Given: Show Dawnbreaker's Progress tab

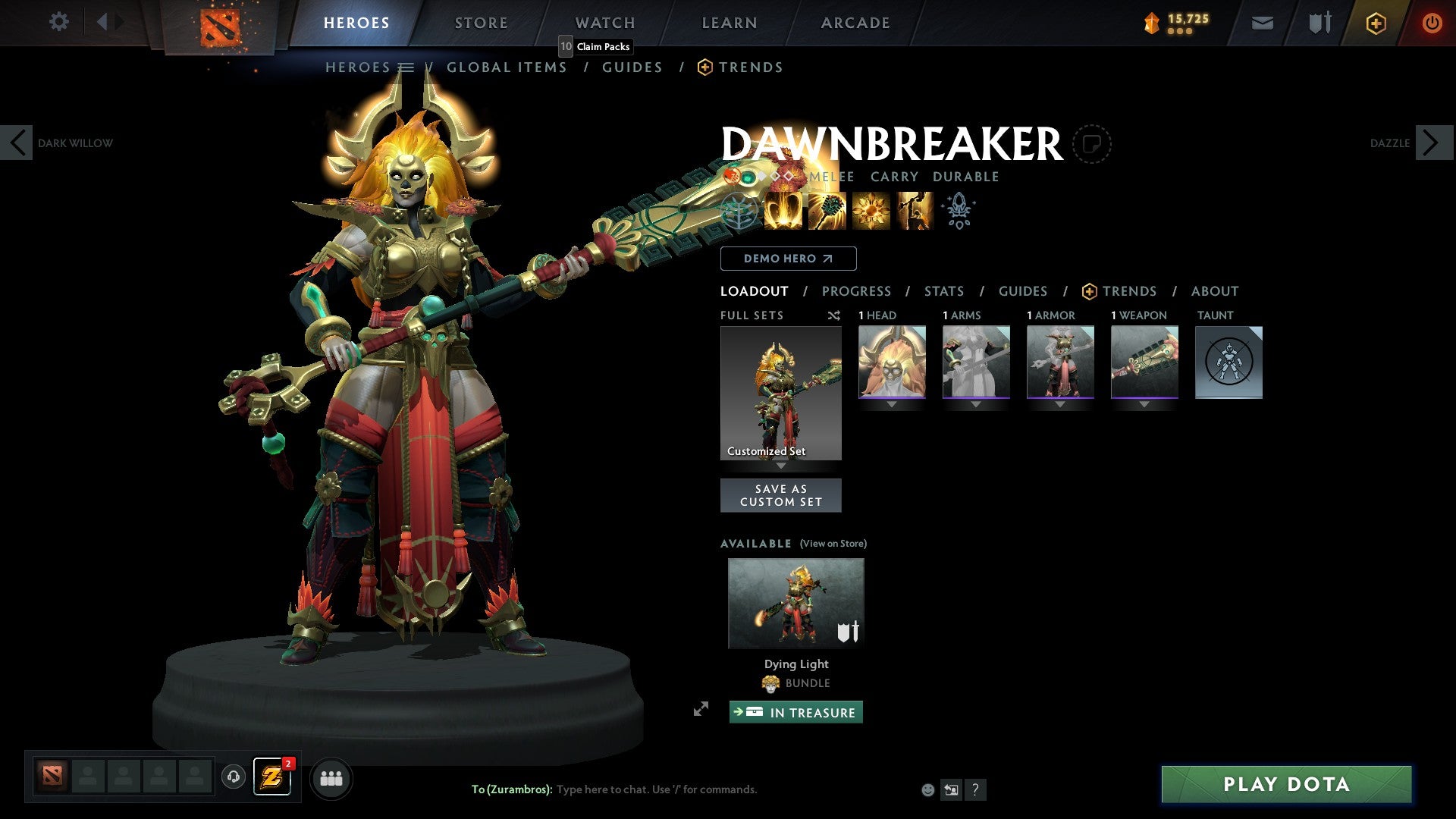Looking at the screenshot, I should 856,291.
